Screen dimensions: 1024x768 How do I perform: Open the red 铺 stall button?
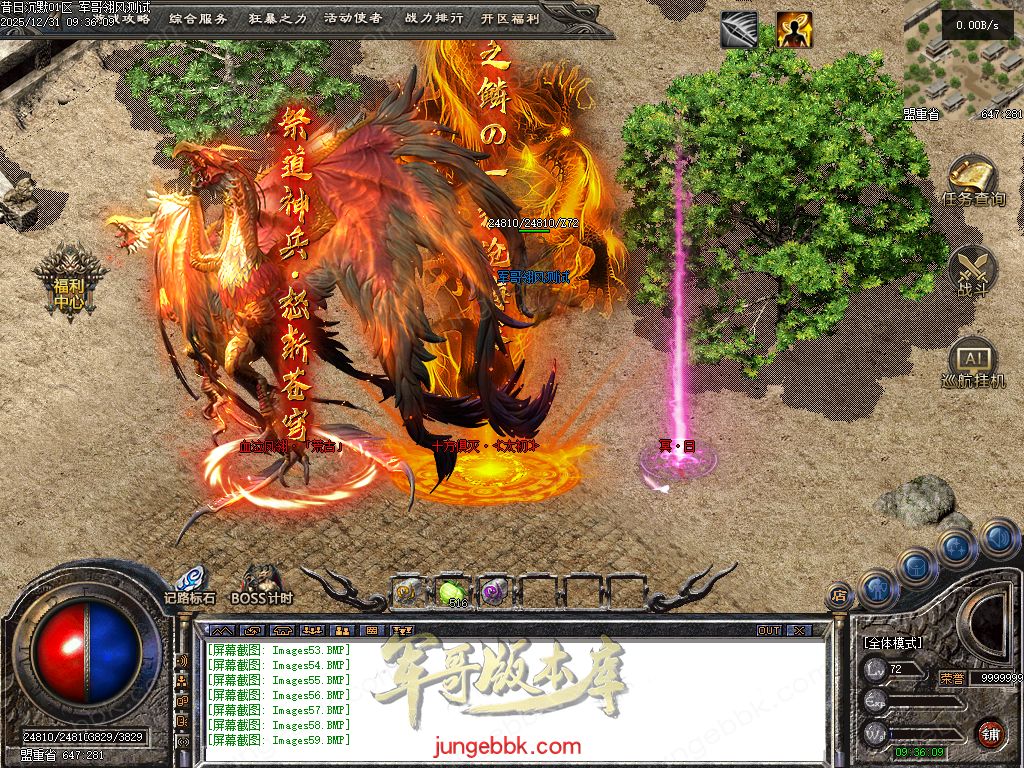pyautogui.click(x=990, y=733)
